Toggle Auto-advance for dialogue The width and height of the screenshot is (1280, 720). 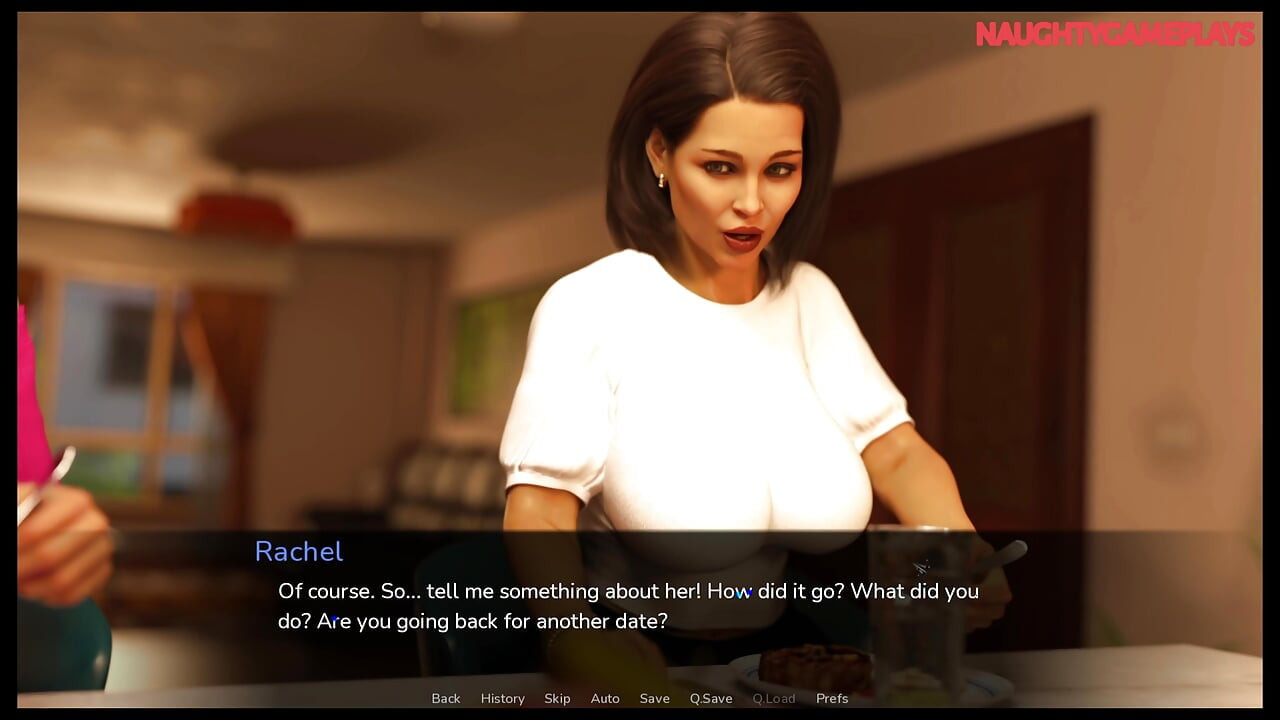(605, 698)
